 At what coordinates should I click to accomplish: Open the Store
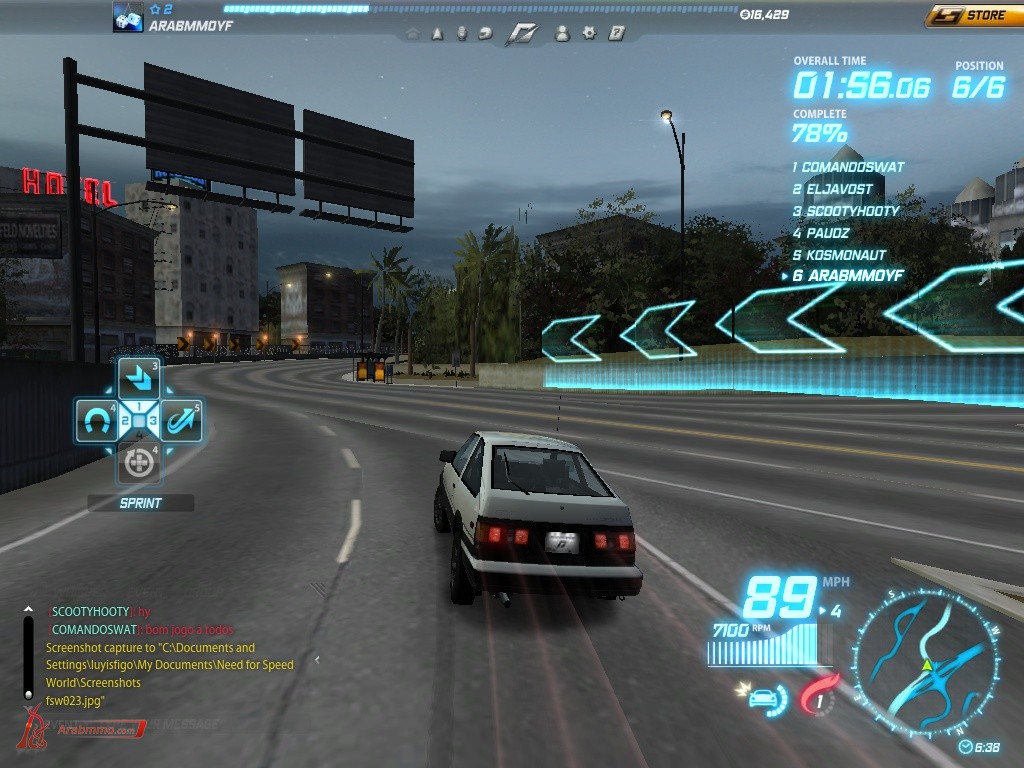974,16
